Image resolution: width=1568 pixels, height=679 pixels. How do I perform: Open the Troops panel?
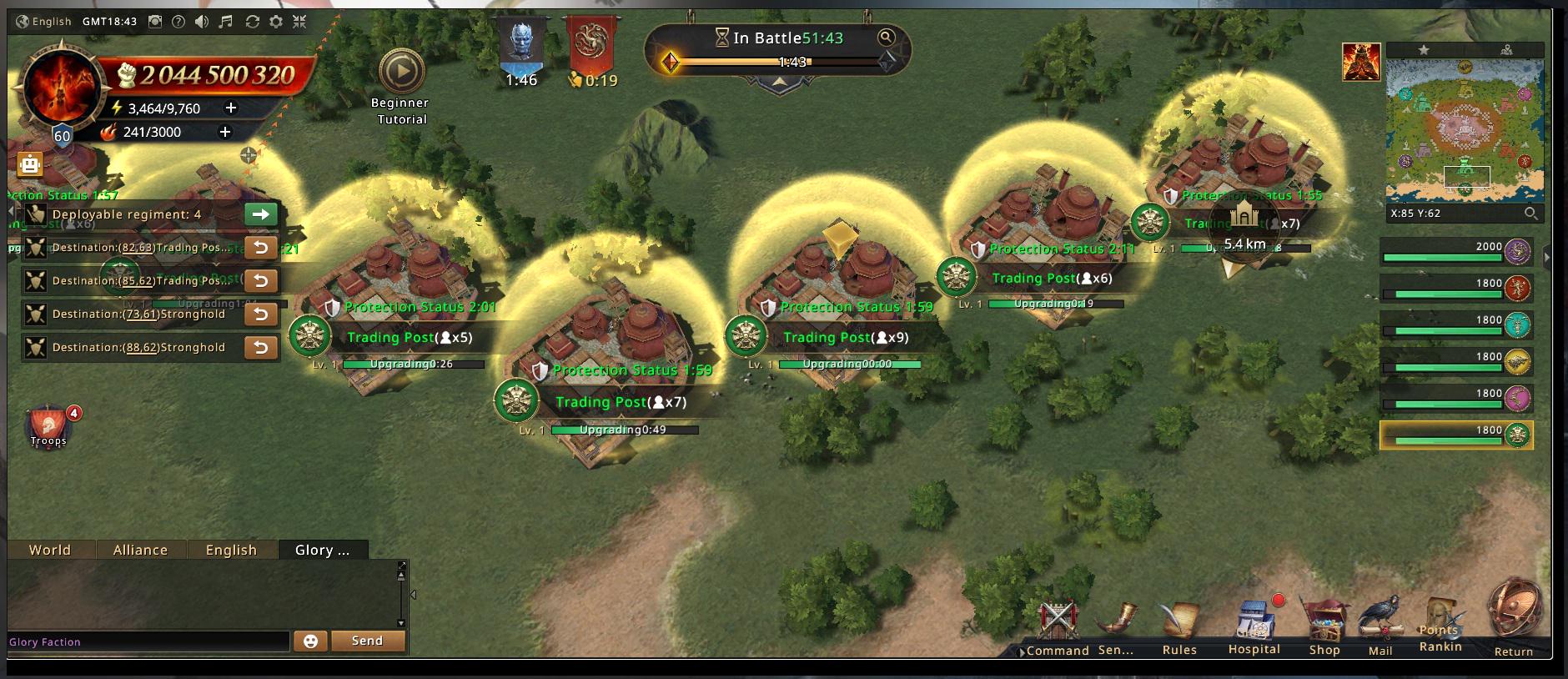pyautogui.click(x=48, y=426)
